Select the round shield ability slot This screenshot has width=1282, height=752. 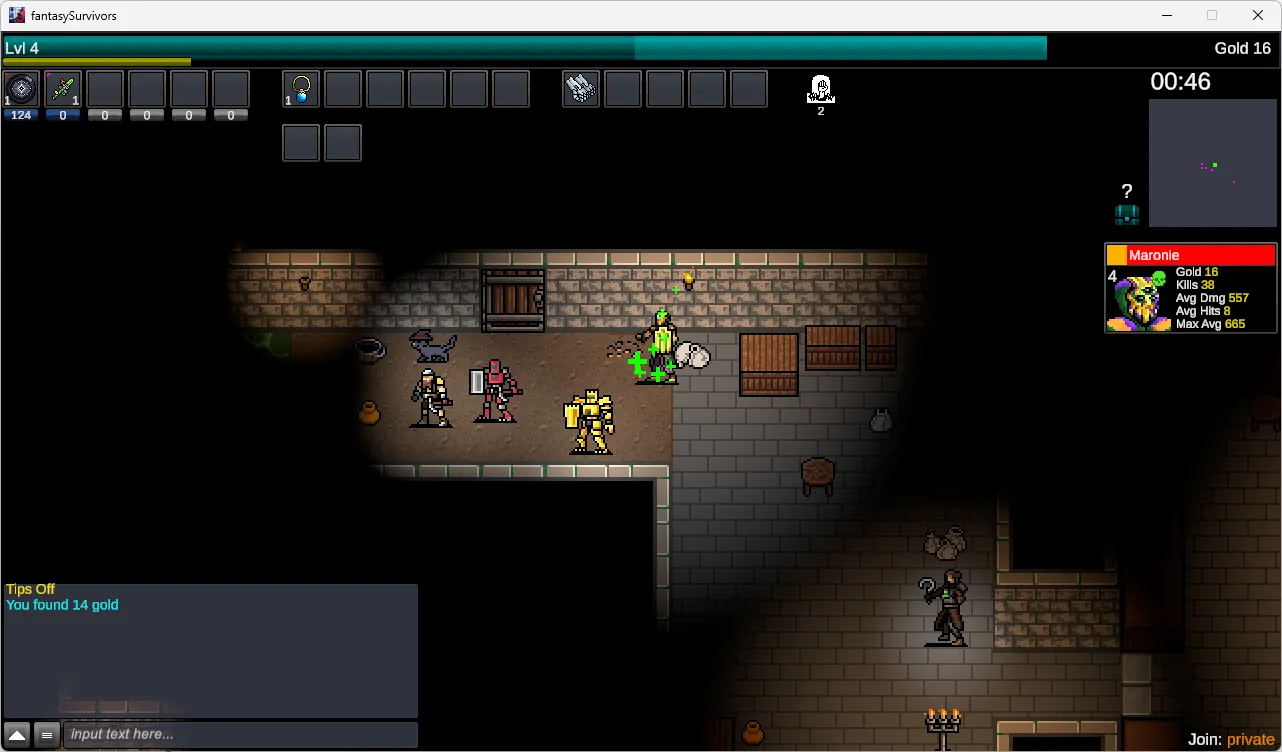[21, 89]
